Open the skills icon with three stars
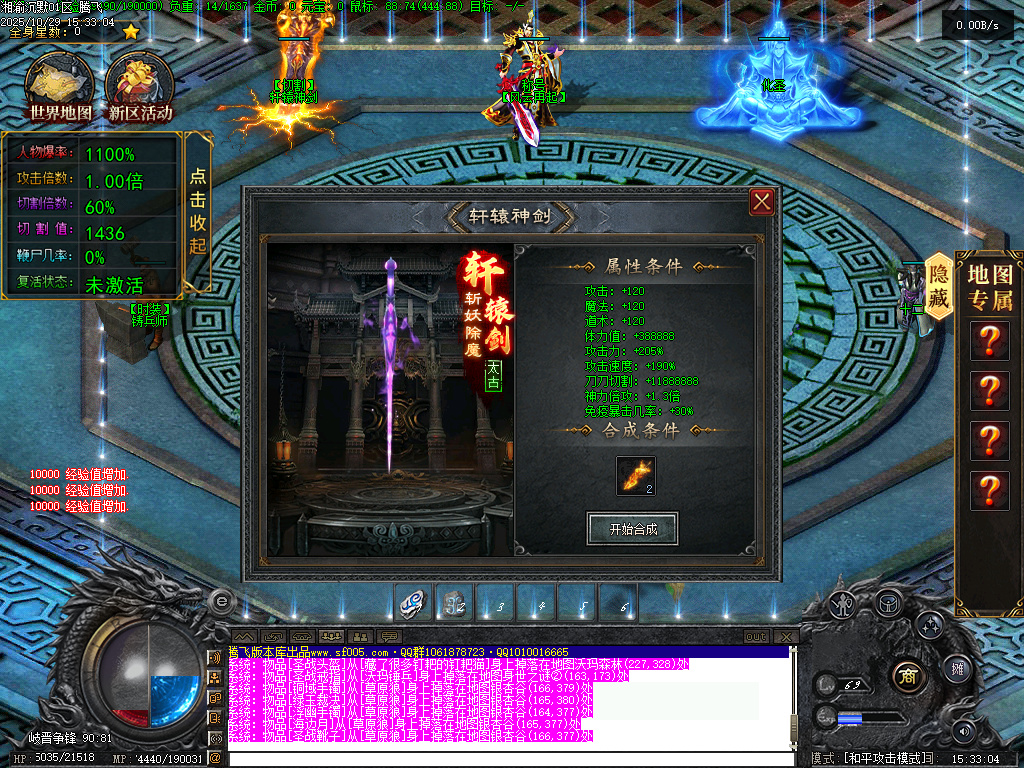1024x768 pixels. tap(930, 627)
